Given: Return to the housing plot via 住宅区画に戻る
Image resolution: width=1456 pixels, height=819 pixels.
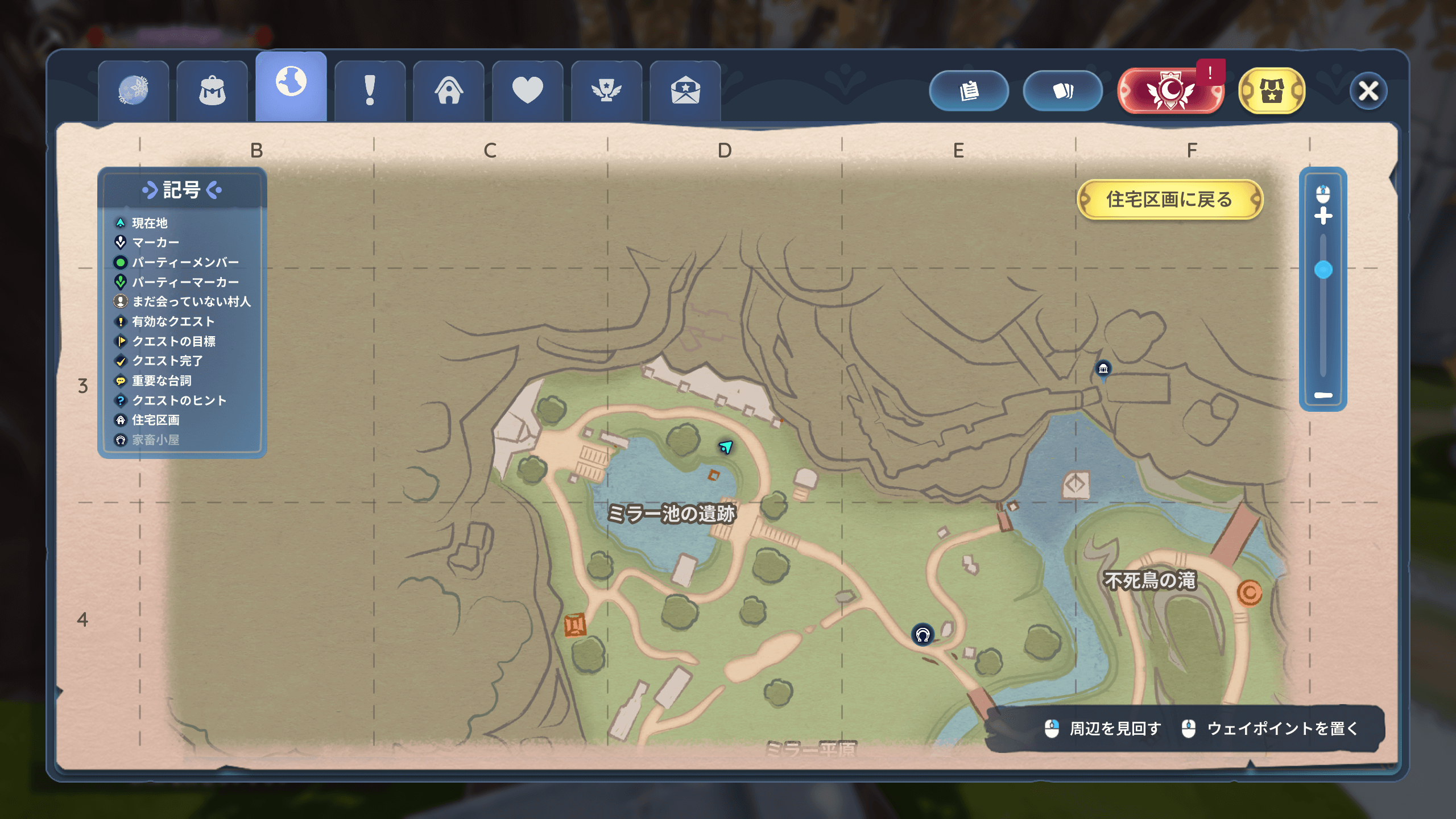Looking at the screenshot, I should 1169,200.
